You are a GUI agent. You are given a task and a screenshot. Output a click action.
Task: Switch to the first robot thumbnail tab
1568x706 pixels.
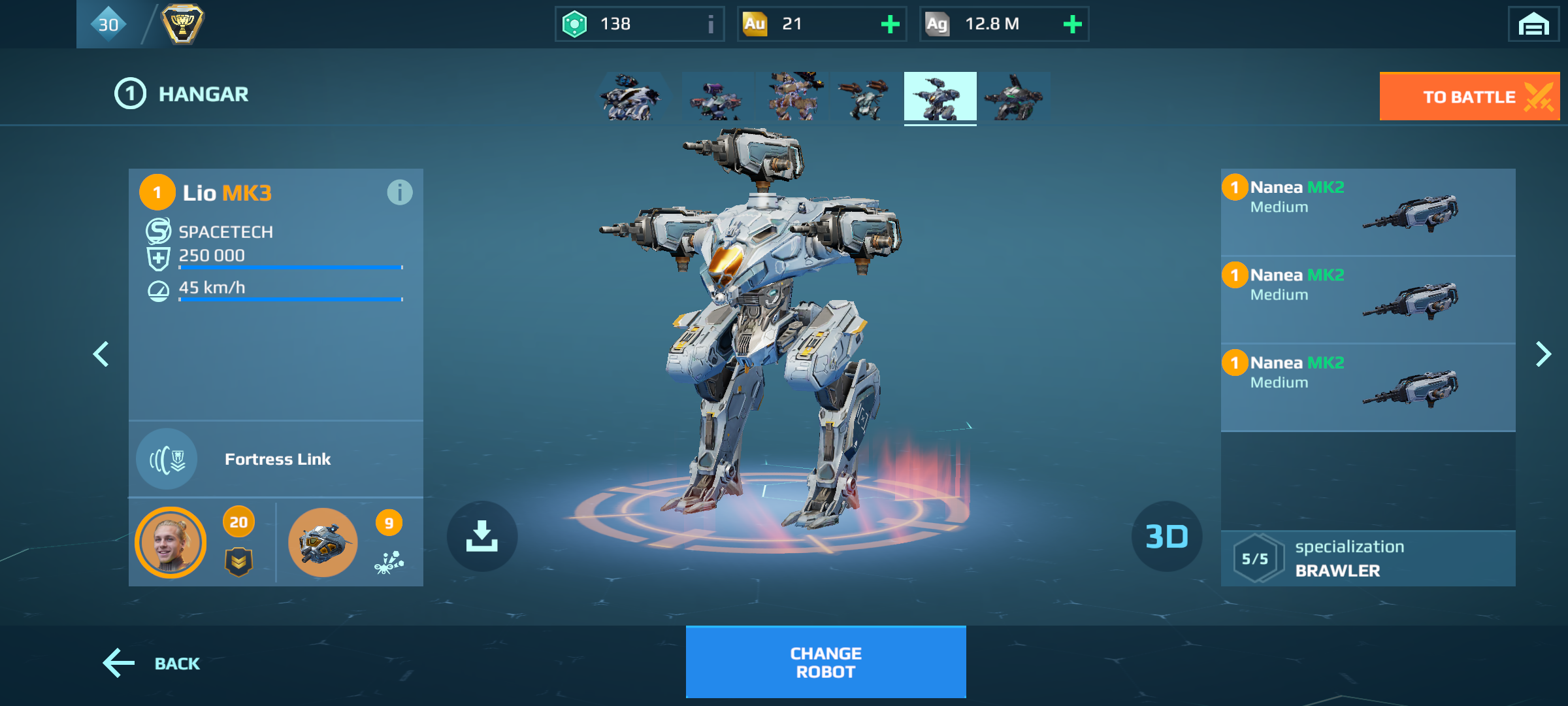pyautogui.click(x=630, y=97)
